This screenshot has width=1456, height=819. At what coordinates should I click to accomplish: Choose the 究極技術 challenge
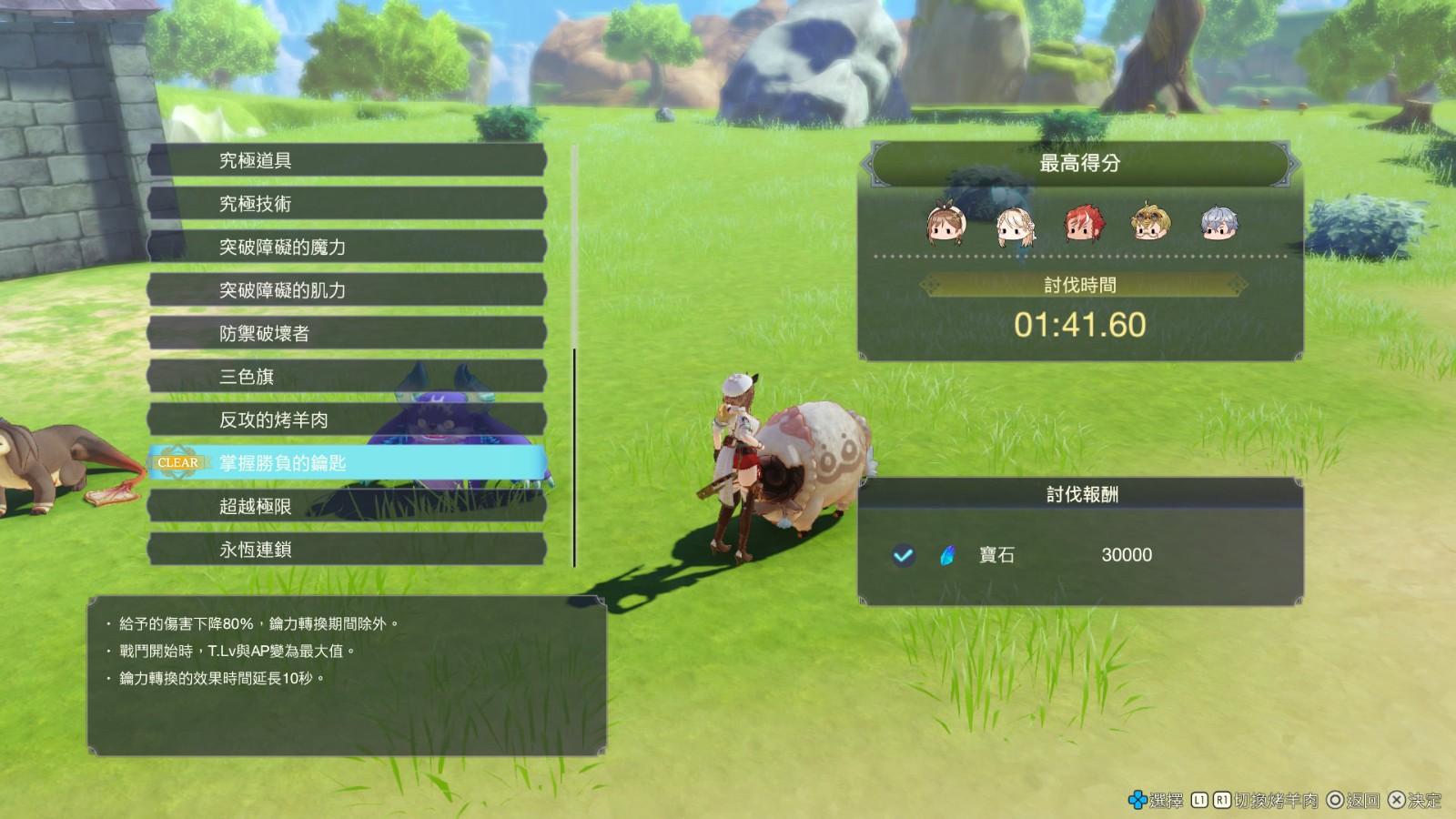tap(346, 204)
